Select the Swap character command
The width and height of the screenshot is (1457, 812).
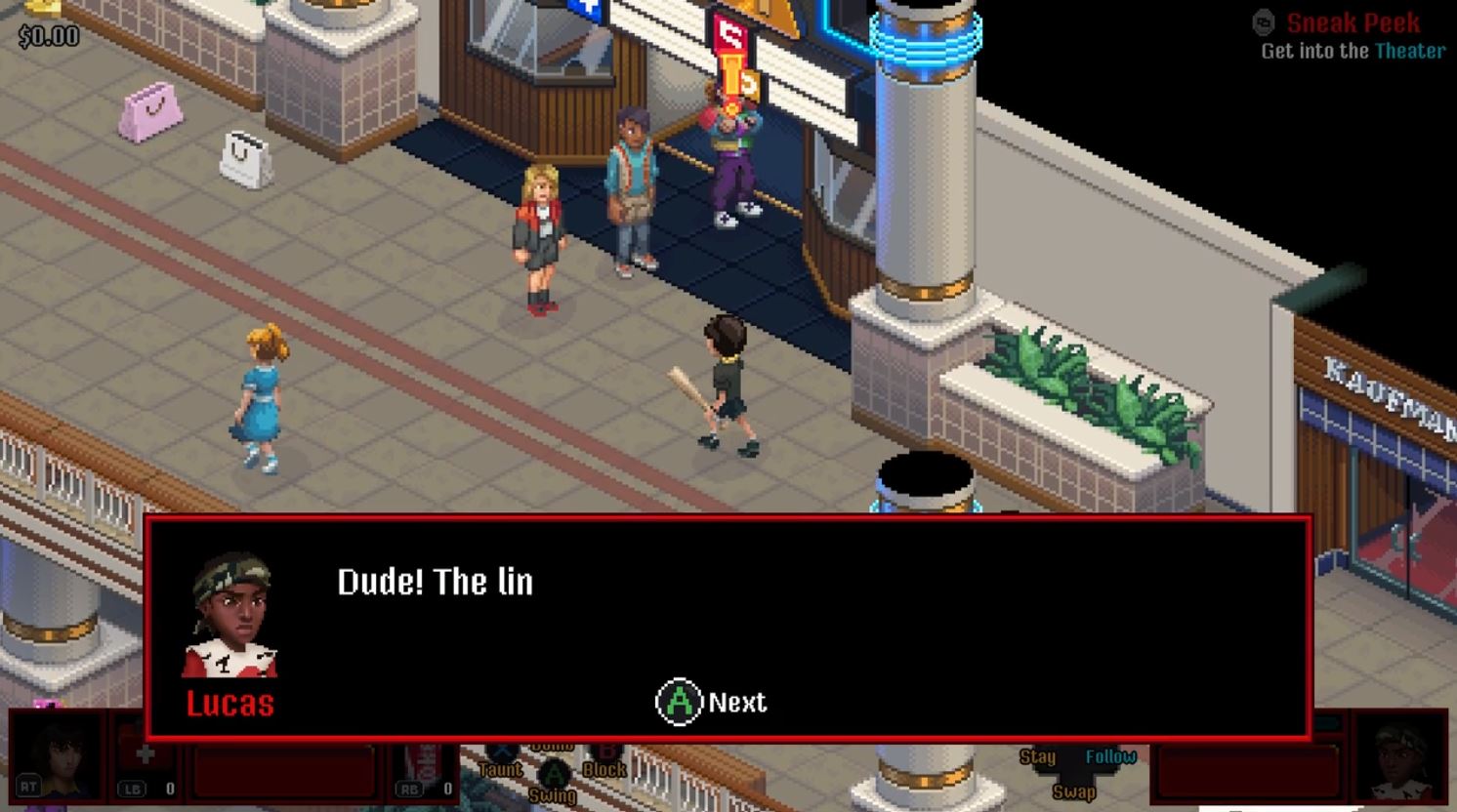(1073, 792)
